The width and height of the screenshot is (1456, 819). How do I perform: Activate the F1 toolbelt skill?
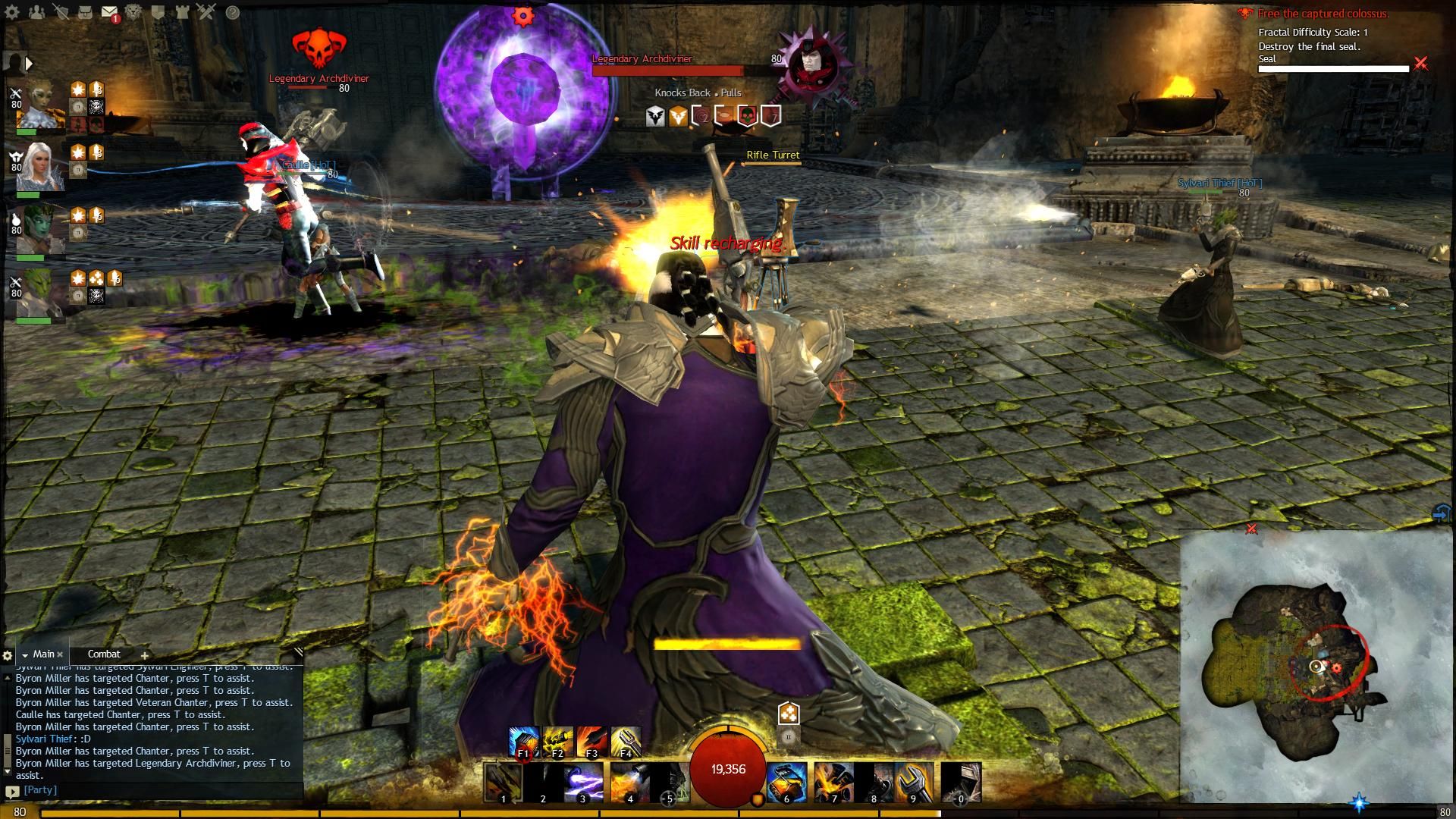[x=523, y=742]
